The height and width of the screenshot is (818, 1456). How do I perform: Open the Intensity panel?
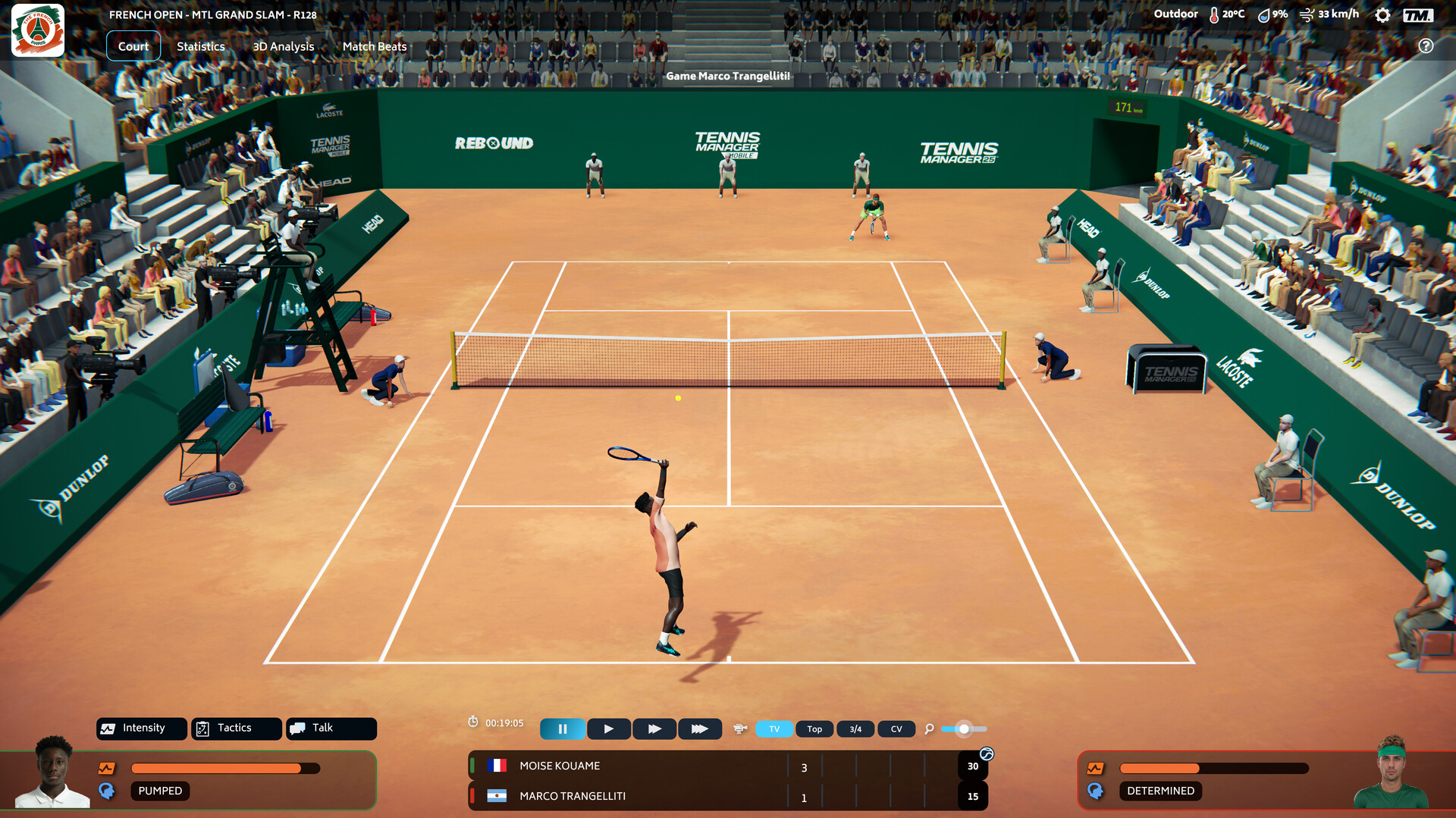[x=141, y=728]
